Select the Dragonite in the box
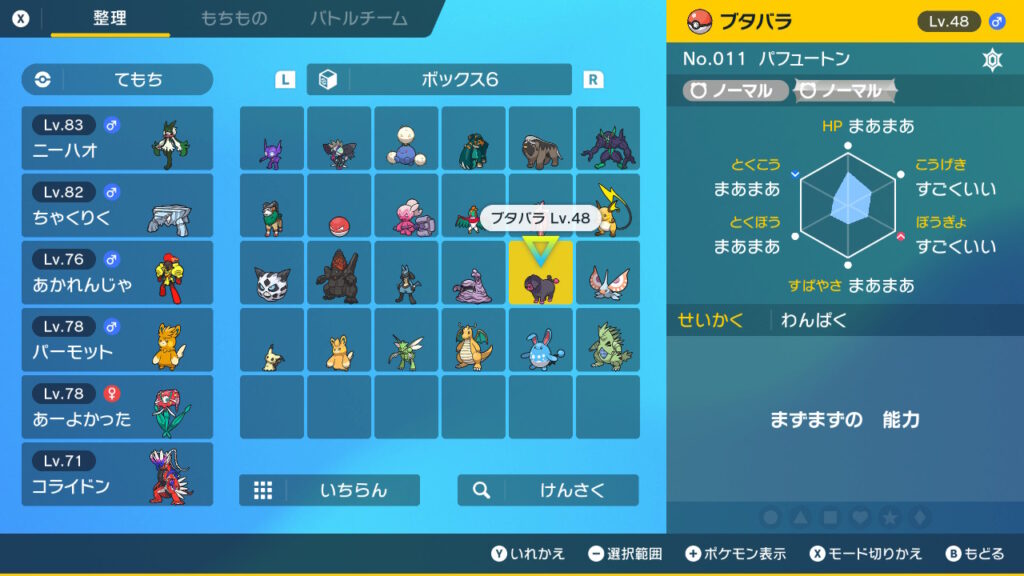The width and height of the screenshot is (1024, 576). pyautogui.click(x=474, y=340)
